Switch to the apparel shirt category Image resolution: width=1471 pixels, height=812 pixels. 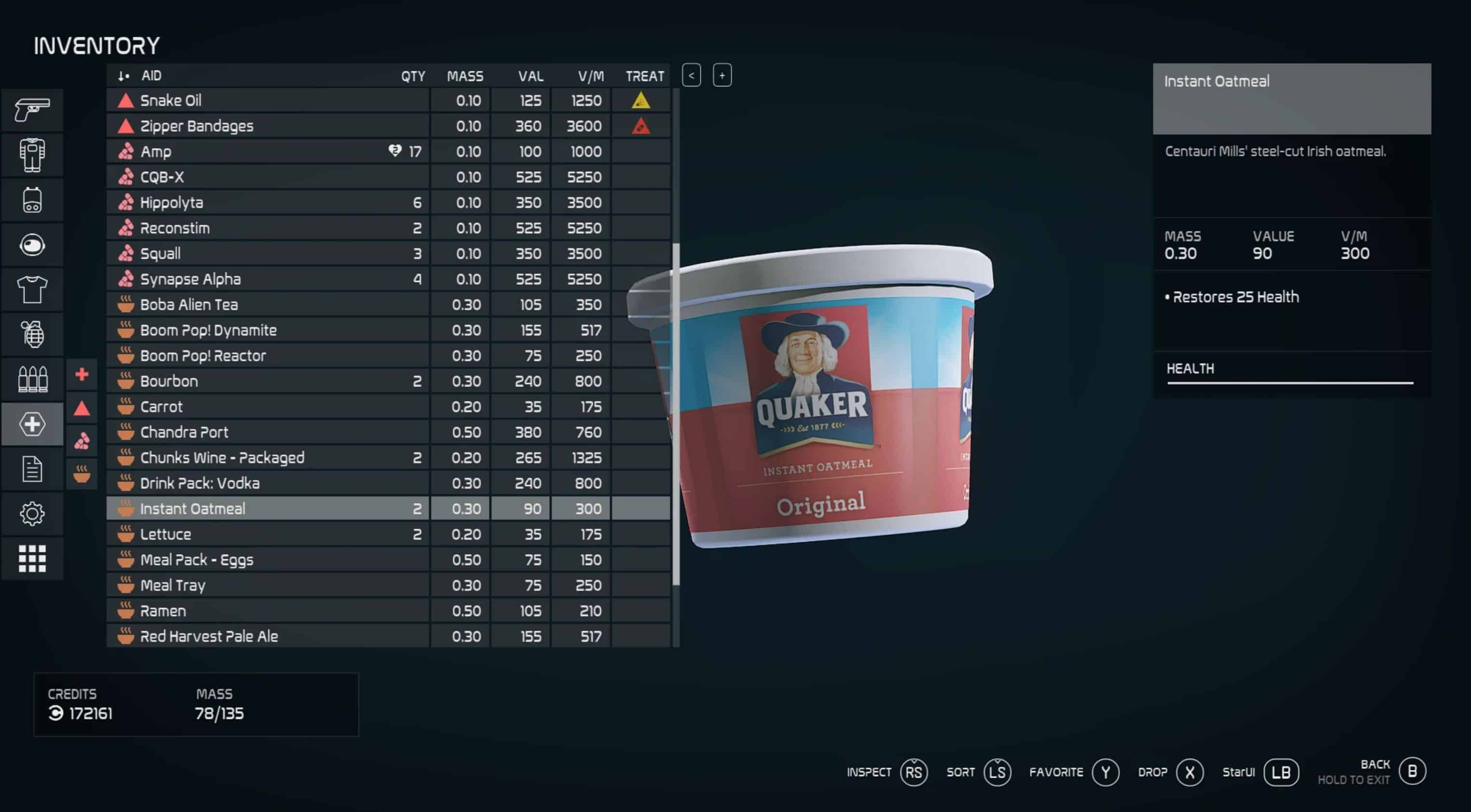32,289
